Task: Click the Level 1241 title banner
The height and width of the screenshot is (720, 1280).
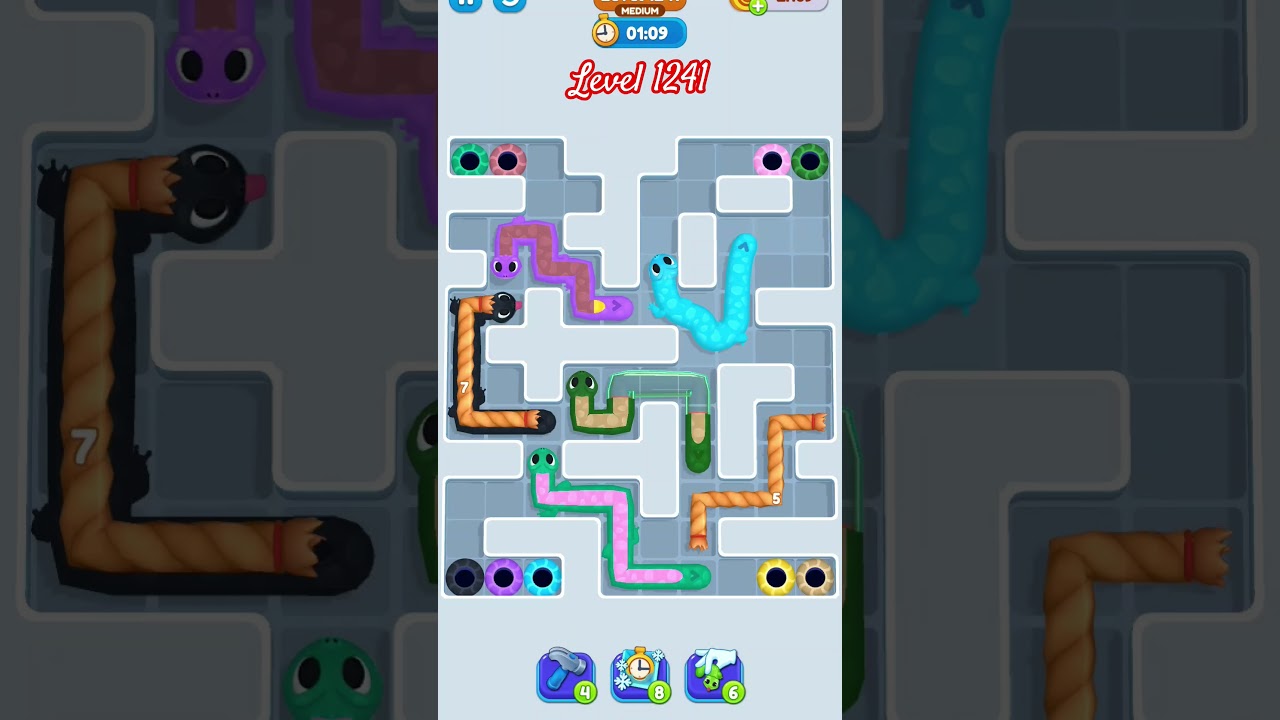Action: pyautogui.click(x=639, y=80)
